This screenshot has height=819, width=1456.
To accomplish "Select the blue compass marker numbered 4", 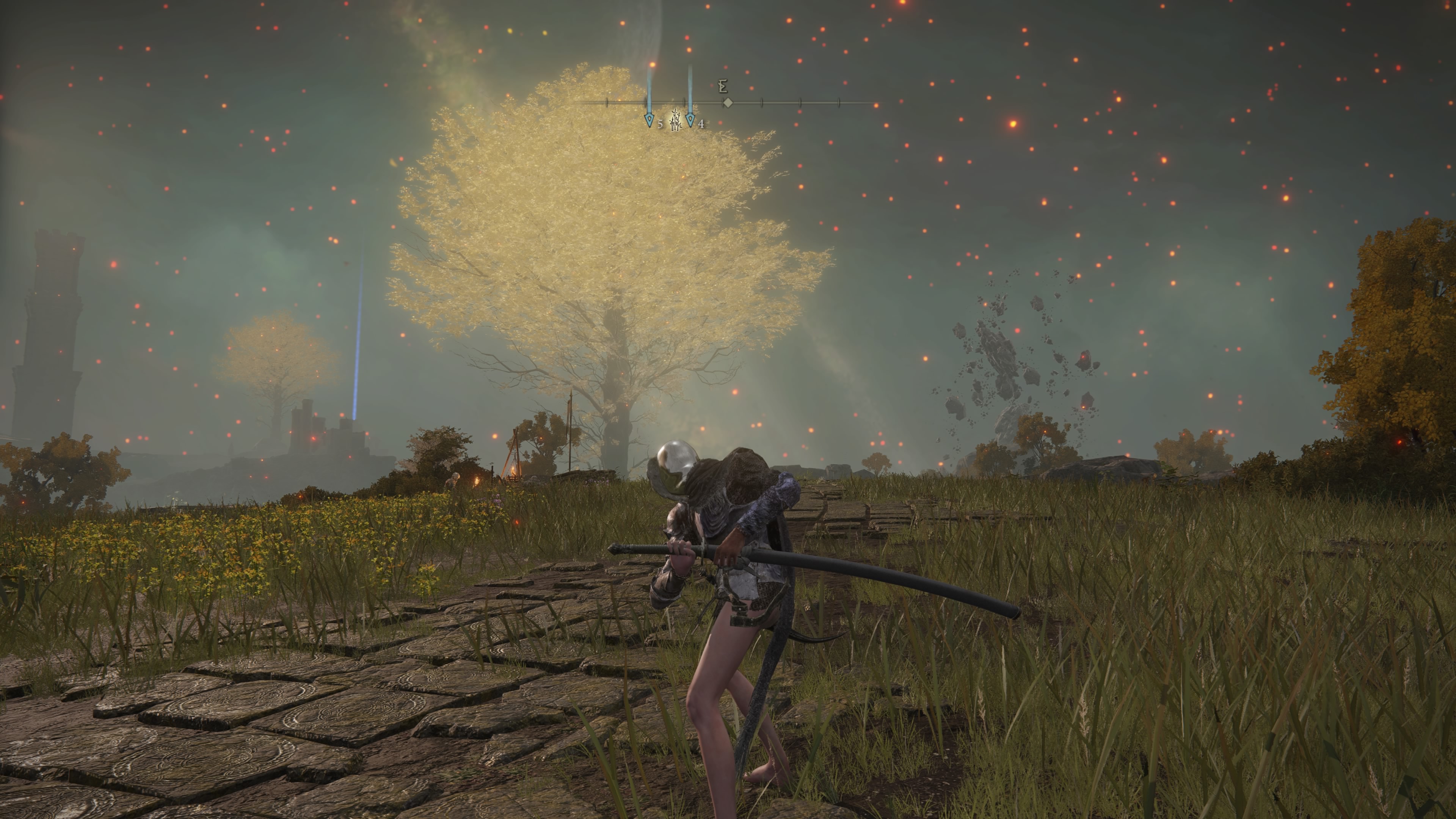I will pos(690,120).
